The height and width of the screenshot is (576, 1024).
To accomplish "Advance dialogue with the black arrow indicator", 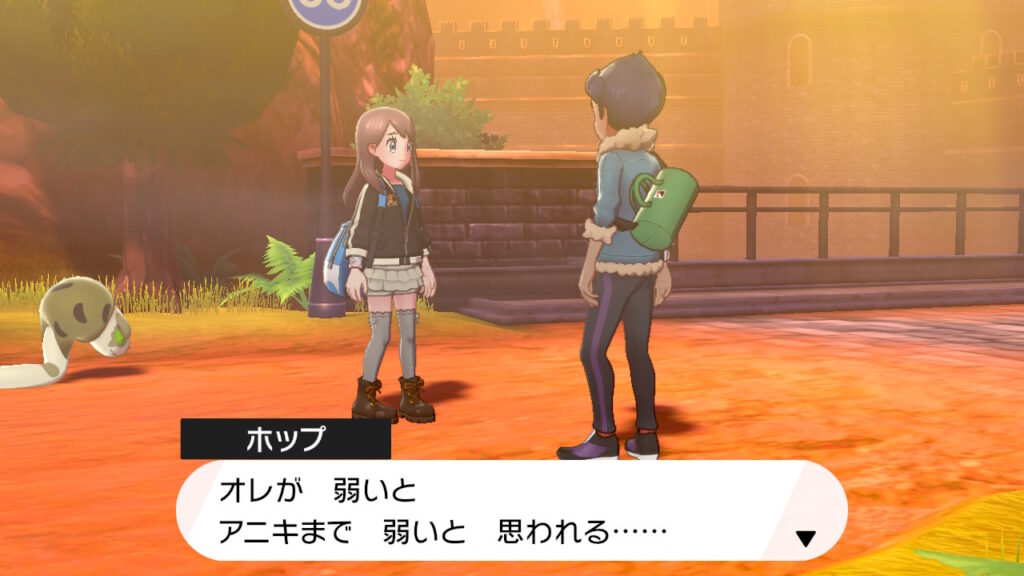I will tap(805, 539).
